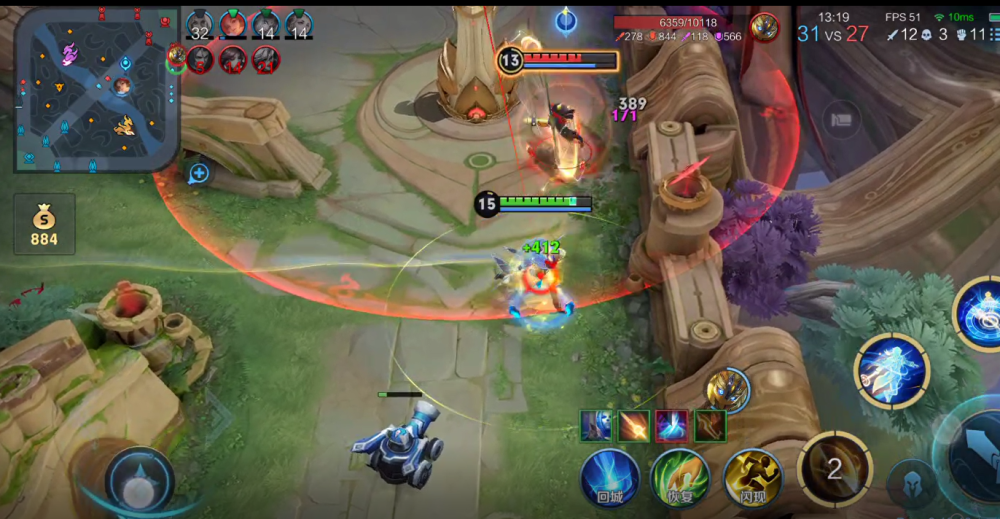Image resolution: width=1000 pixels, height=519 pixels.
Task: Cast the 闪现 flash spell
Action: point(752,477)
